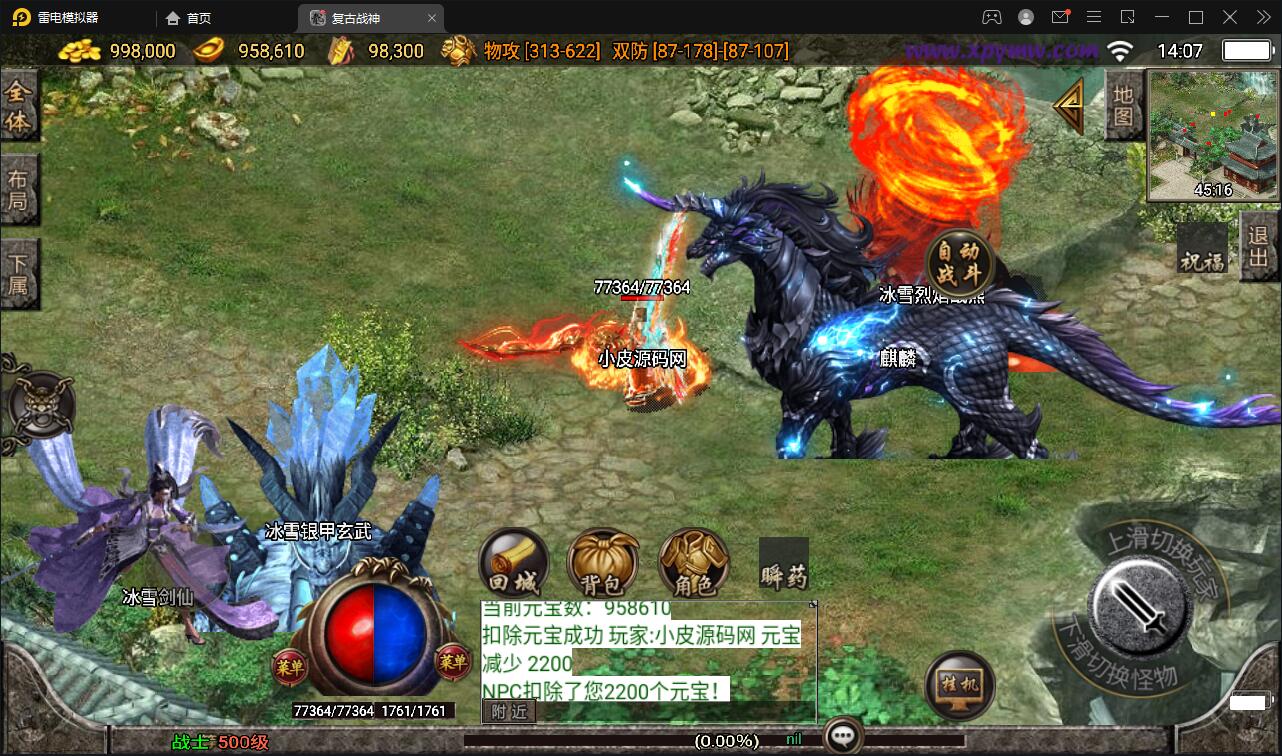Open the round beast-face emblem button
Viewport: 1282px width, 756px height.
(x=42, y=406)
